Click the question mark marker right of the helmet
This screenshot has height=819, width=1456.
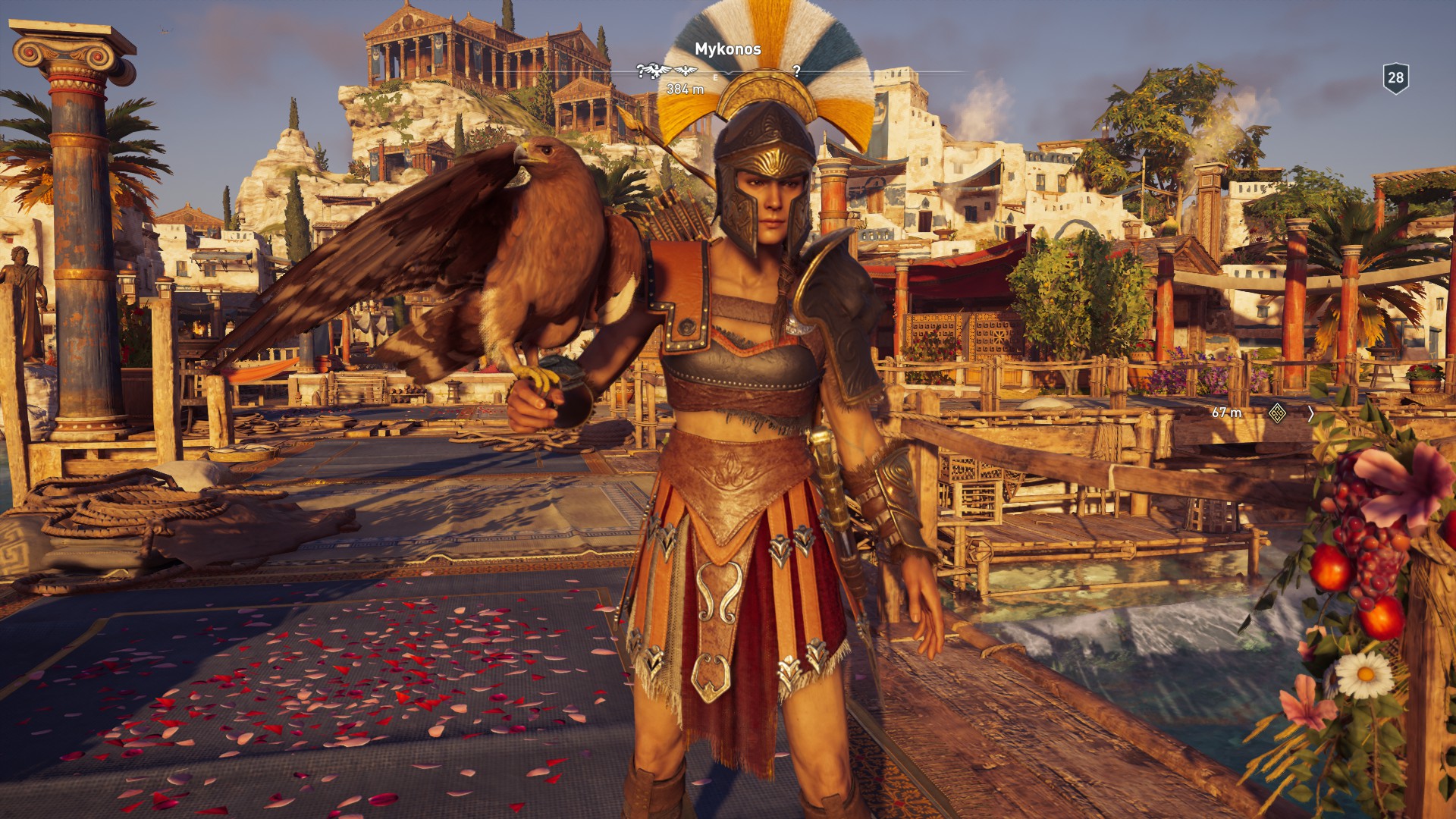(x=796, y=72)
